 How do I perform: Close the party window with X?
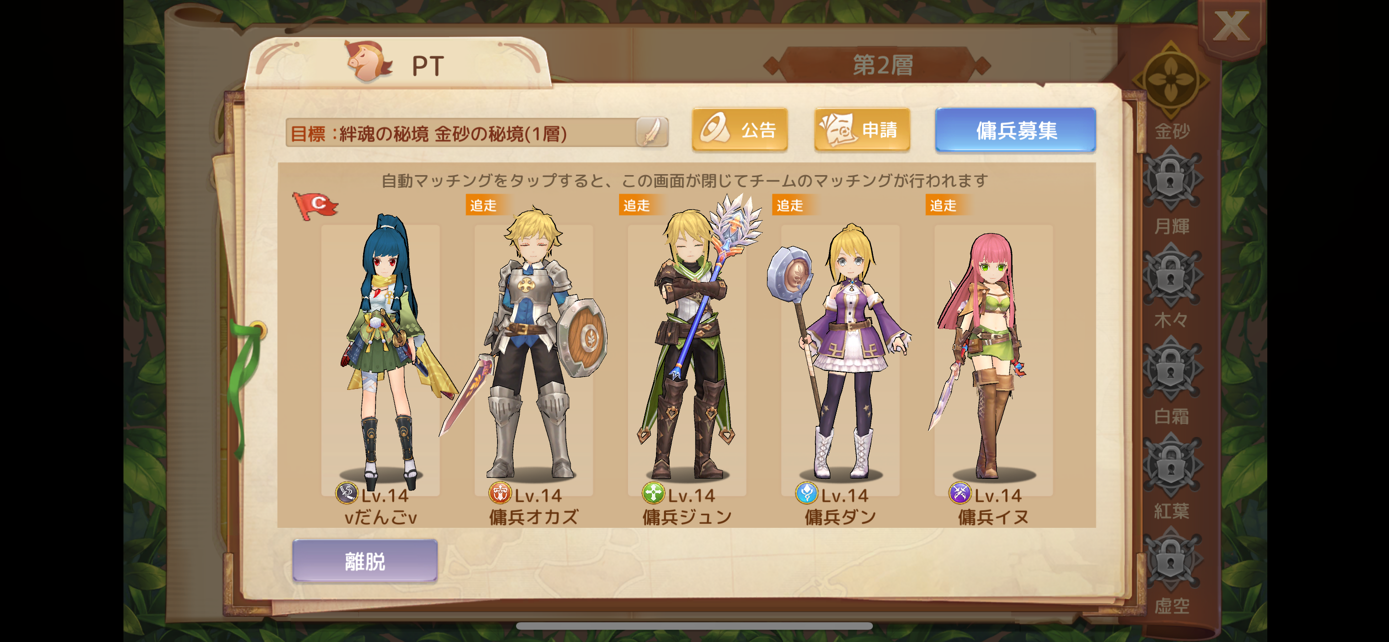[x=1231, y=27]
